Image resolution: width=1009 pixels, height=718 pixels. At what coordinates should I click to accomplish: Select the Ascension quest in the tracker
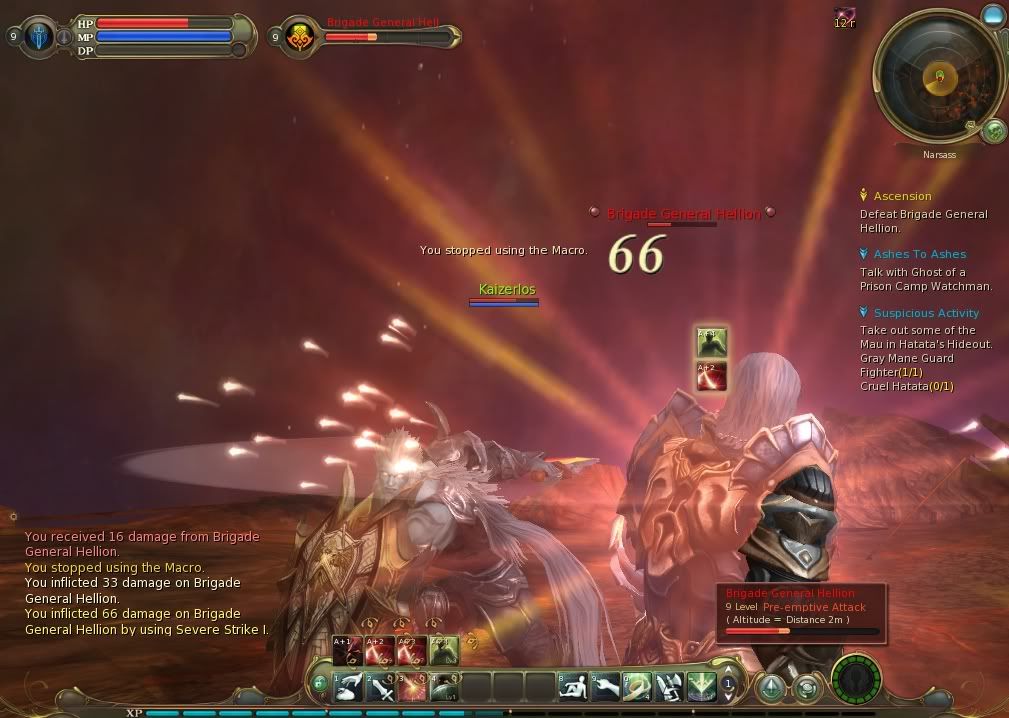[902, 196]
